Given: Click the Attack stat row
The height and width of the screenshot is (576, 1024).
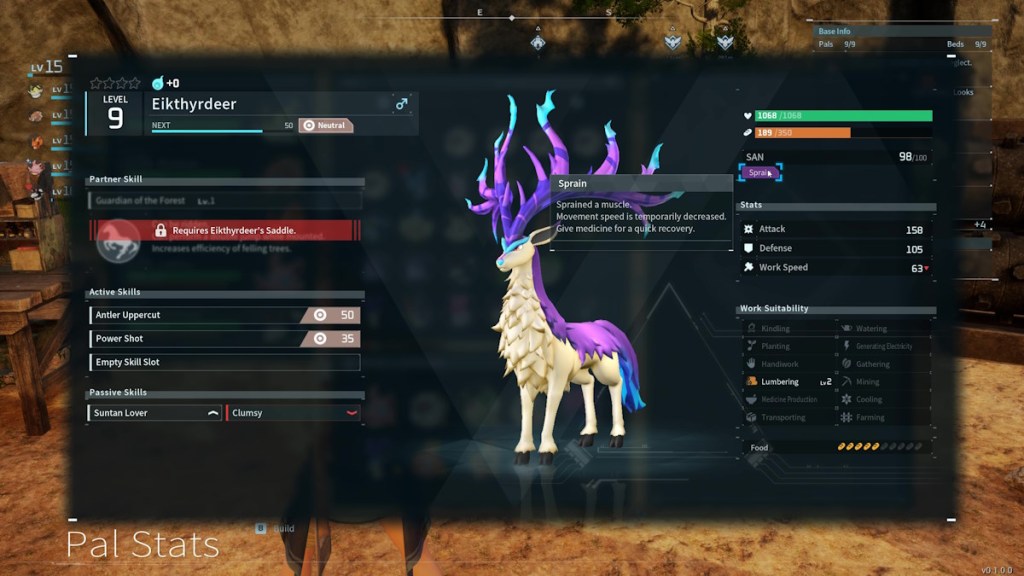Looking at the screenshot, I should pyautogui.click(x=836, y=230).
